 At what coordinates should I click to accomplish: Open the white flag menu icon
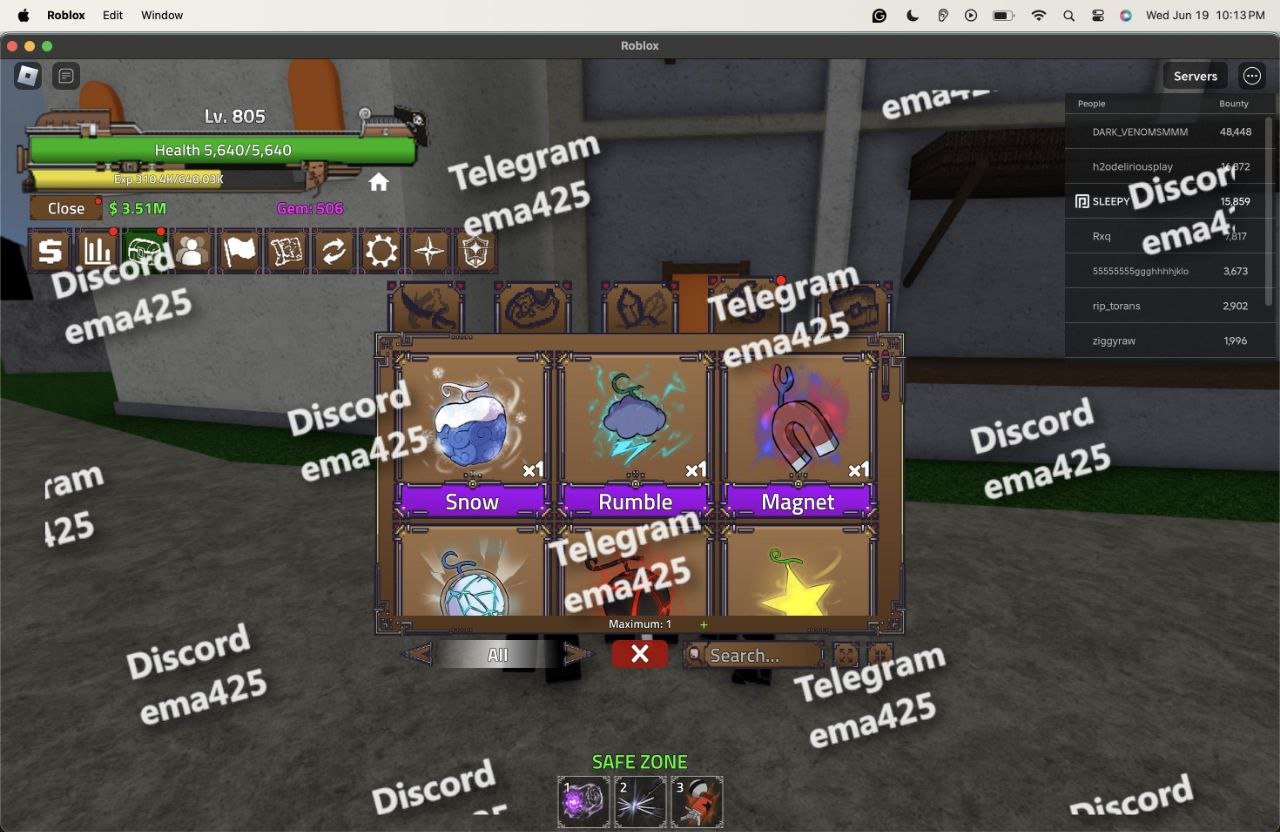pos(239,251)
